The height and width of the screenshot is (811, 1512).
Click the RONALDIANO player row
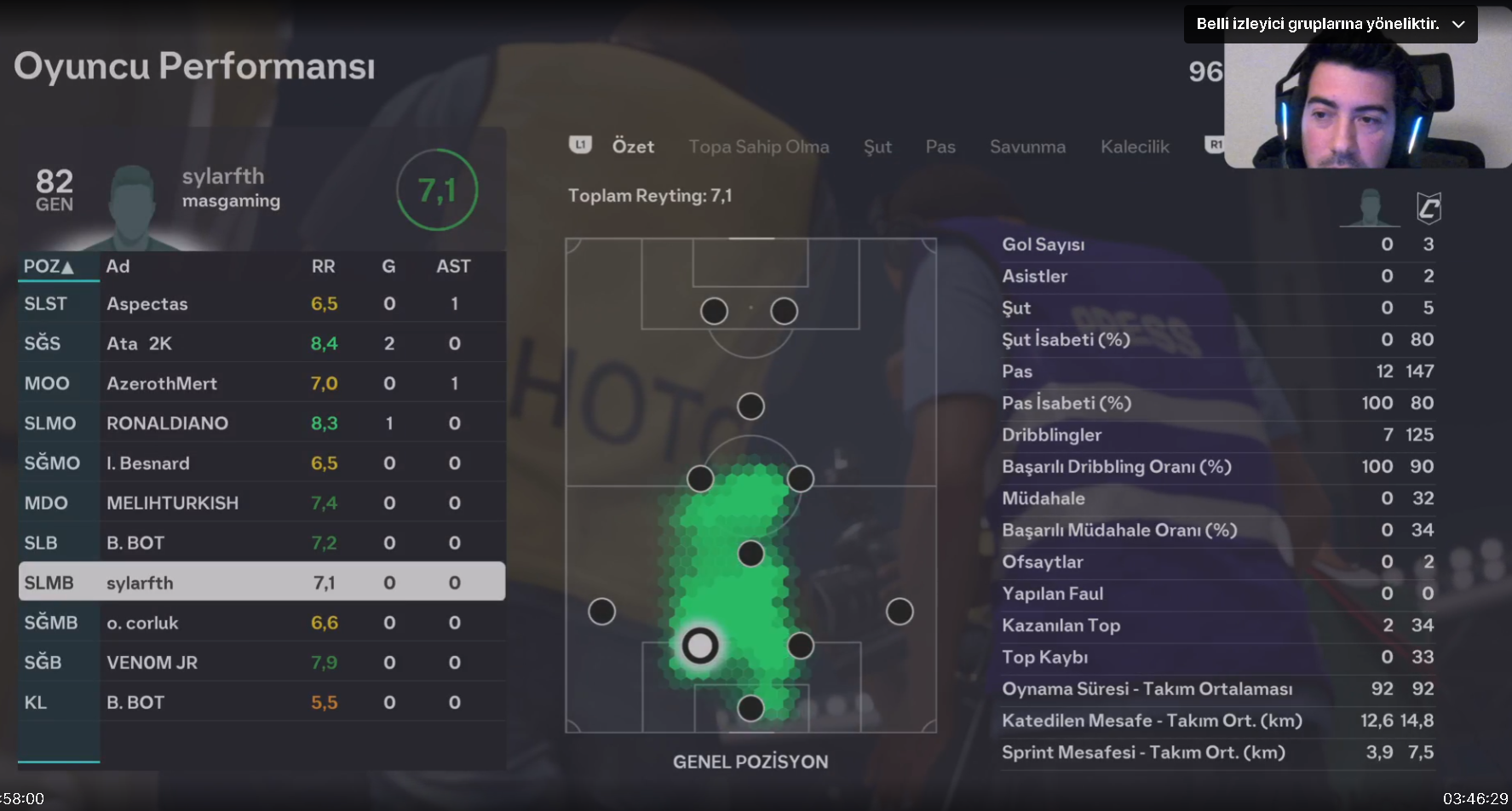(262, 423)
